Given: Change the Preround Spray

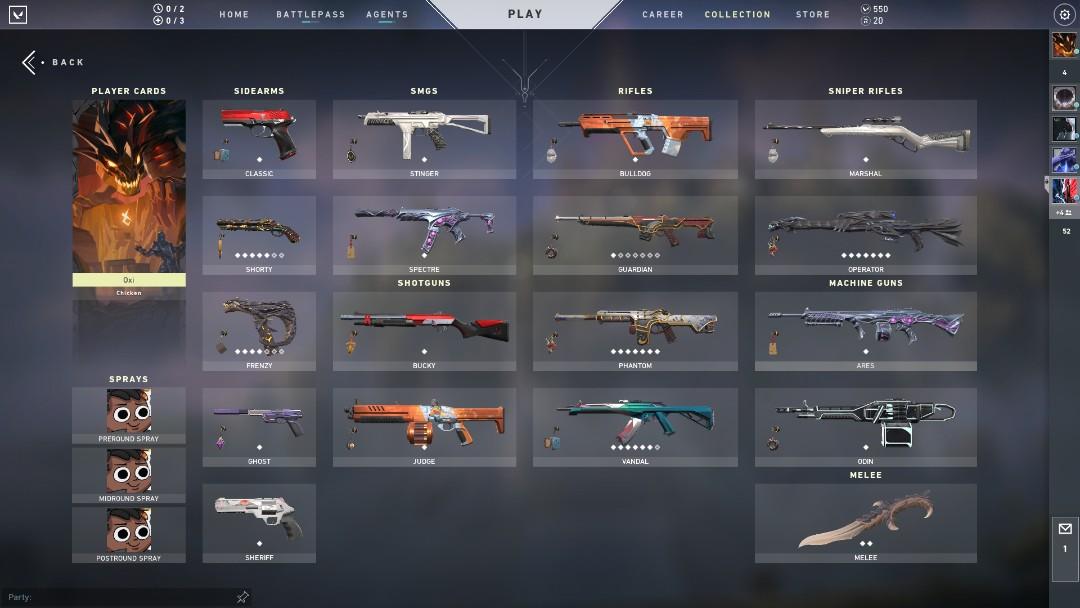Looking at the screenshot, I should [129, 415].
